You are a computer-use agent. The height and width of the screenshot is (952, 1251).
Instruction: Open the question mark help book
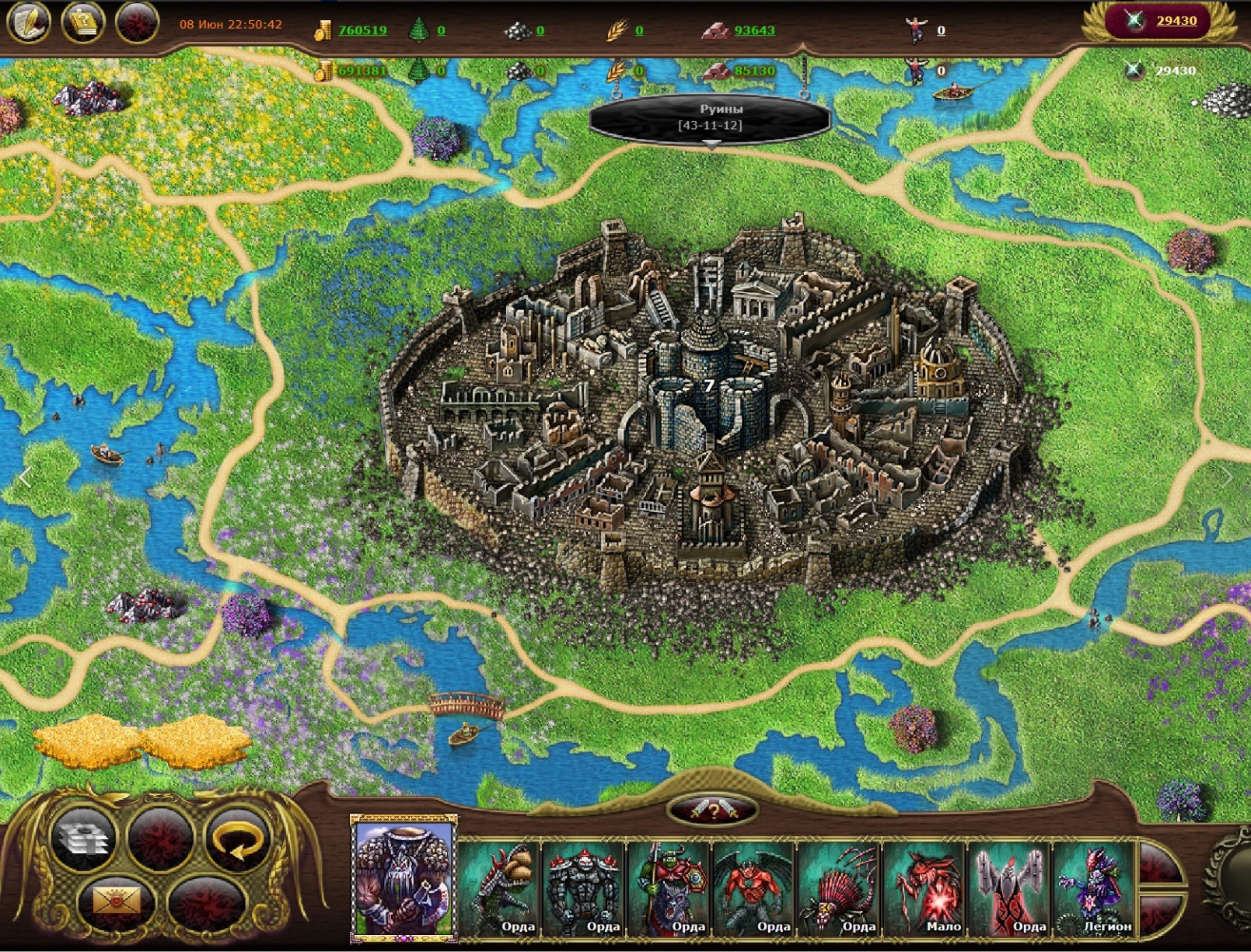(83, 23)
